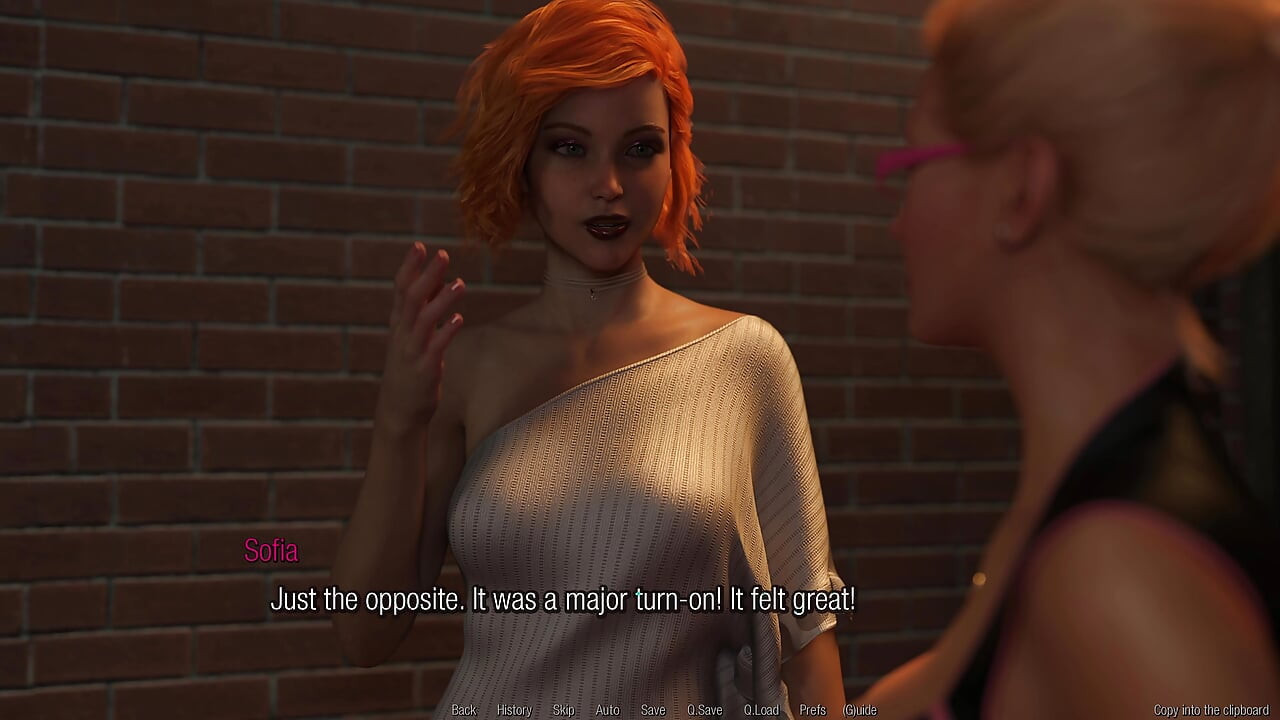Open the Save game screen
Viewport: 1280px width, 720px height.
tap(653, 710)
